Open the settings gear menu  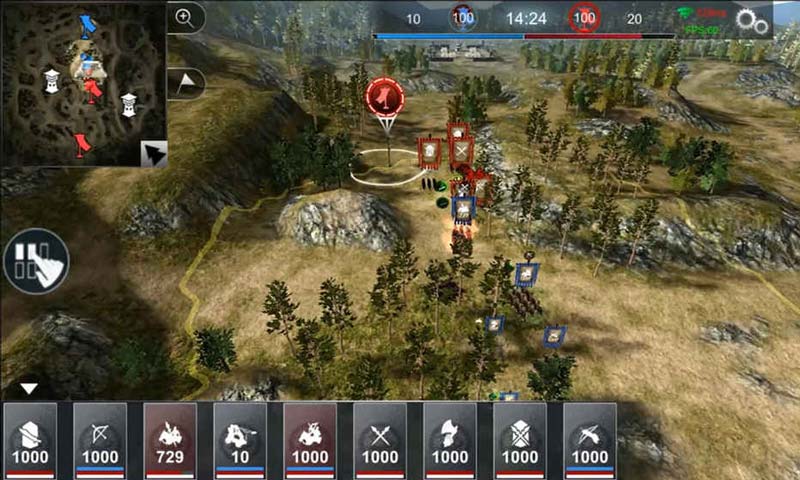[752, 20]
